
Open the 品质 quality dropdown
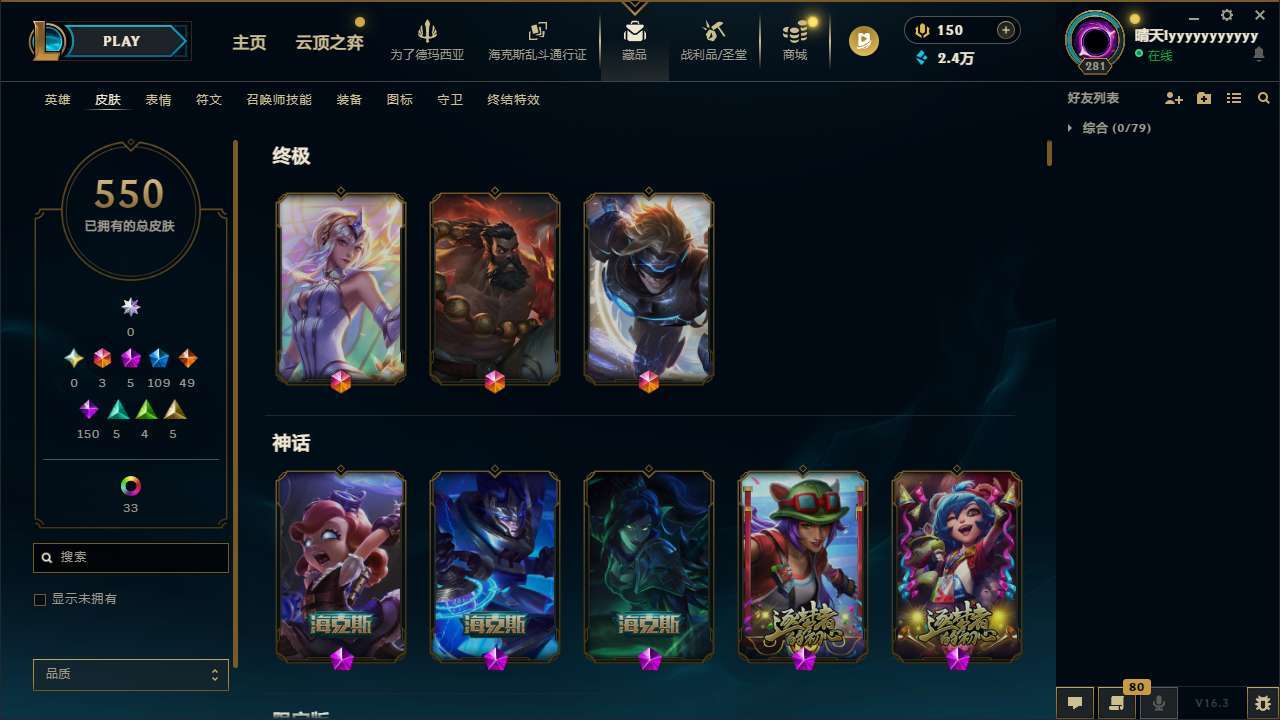click(130, 674)
